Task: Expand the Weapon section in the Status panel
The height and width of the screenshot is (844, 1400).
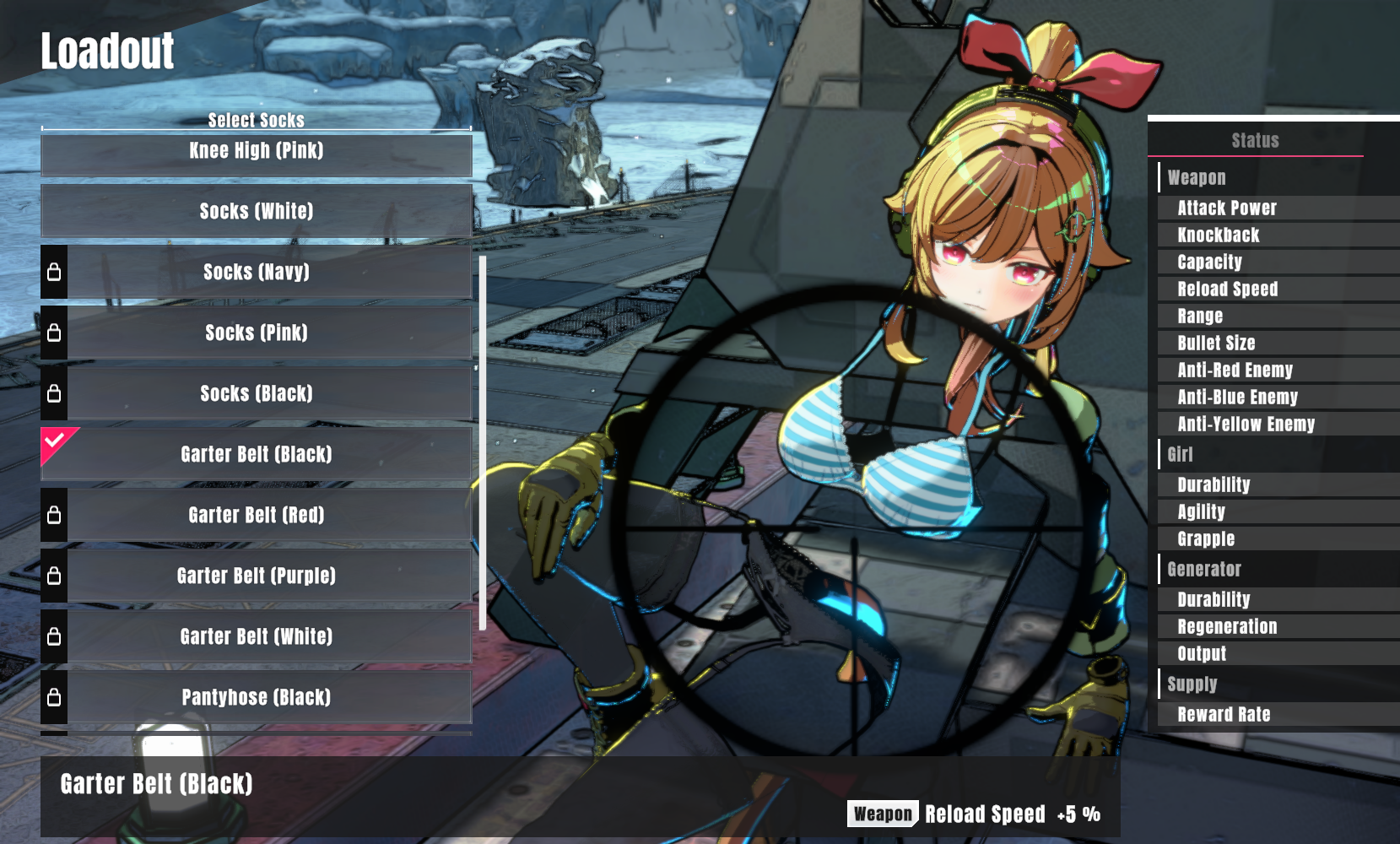Action: 1197,177
